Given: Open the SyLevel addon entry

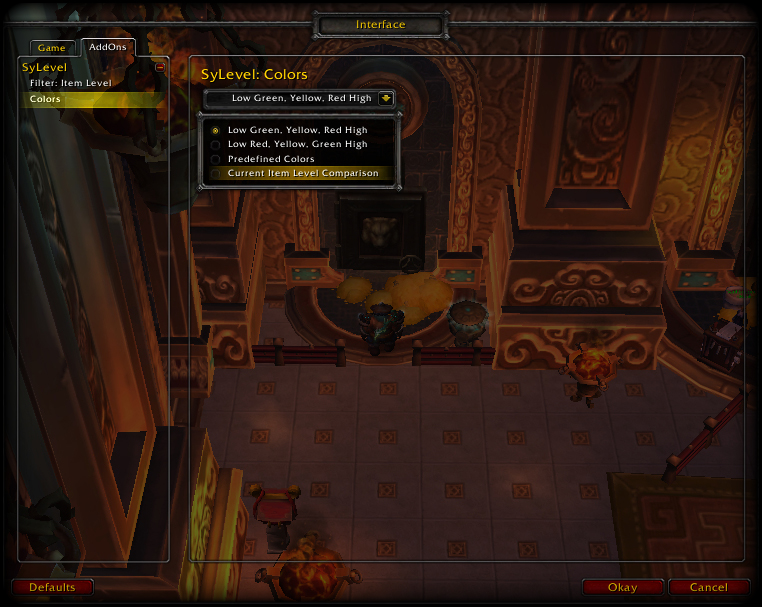Looking at the screenshot, I should 45,67.
